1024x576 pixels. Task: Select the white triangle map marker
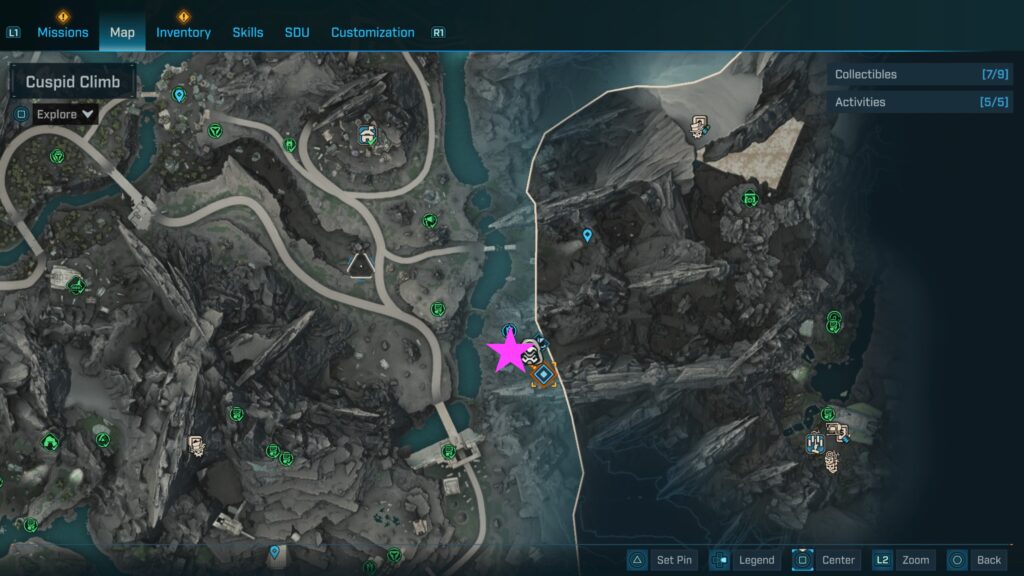(359, 264)
